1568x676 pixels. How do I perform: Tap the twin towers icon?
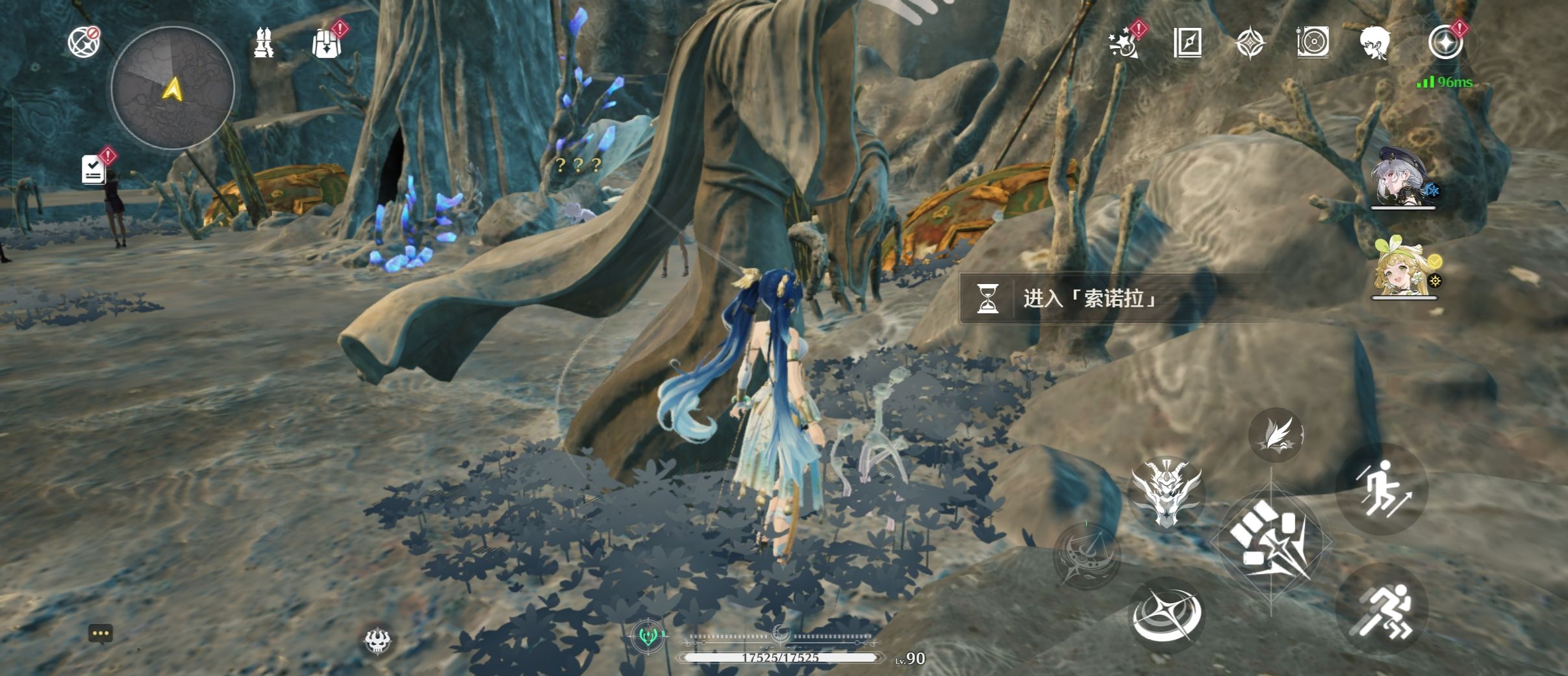tap(263, 43)
